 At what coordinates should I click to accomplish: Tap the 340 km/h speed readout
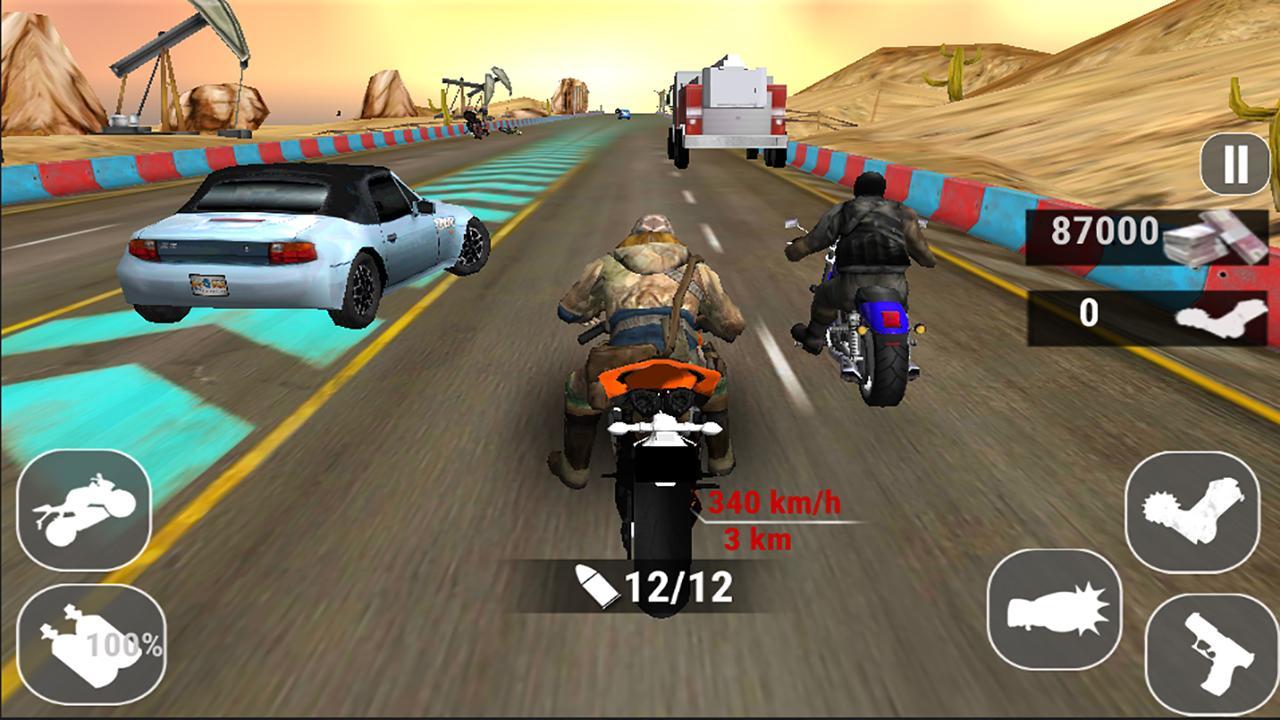[773, 502]
